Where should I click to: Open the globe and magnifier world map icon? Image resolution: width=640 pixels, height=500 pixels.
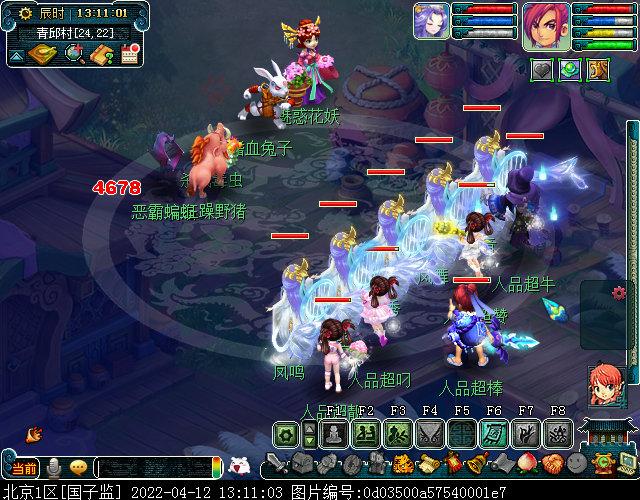click(74, 55)
